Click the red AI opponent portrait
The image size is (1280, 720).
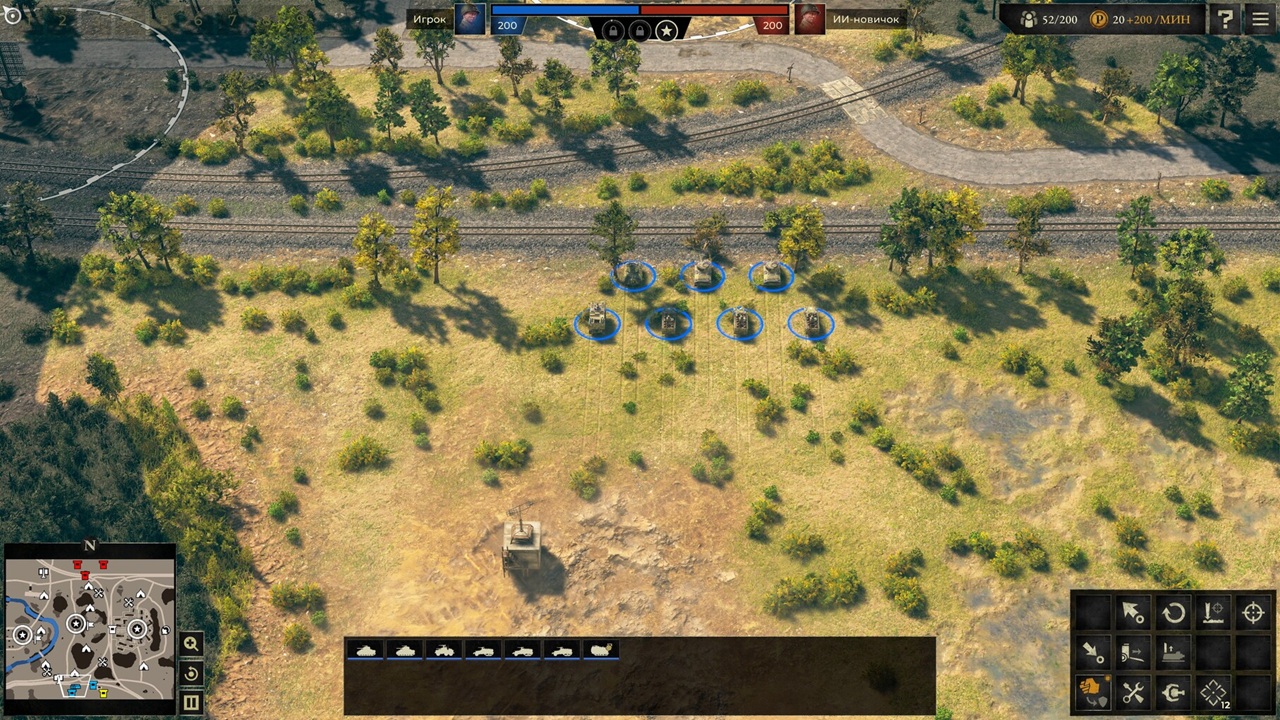(810, 19)
